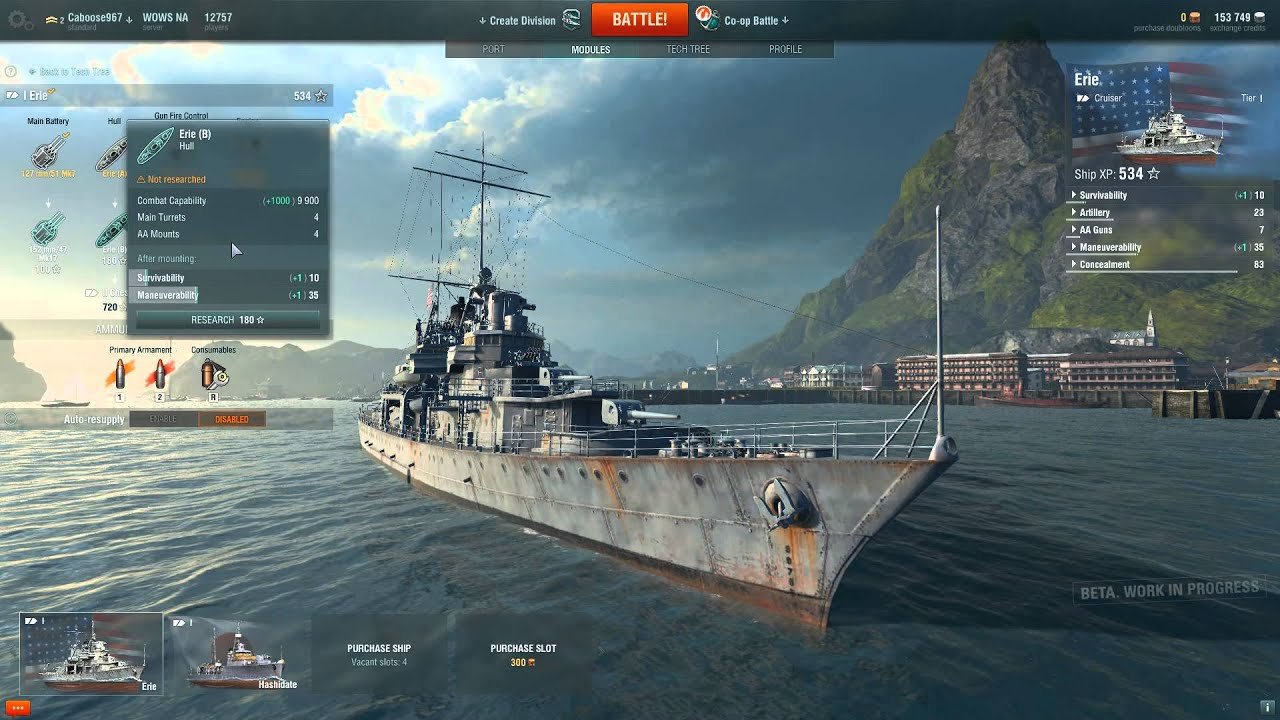
Task: Choose the Hashidate ship thumbnail
Action: coord(235,654)
